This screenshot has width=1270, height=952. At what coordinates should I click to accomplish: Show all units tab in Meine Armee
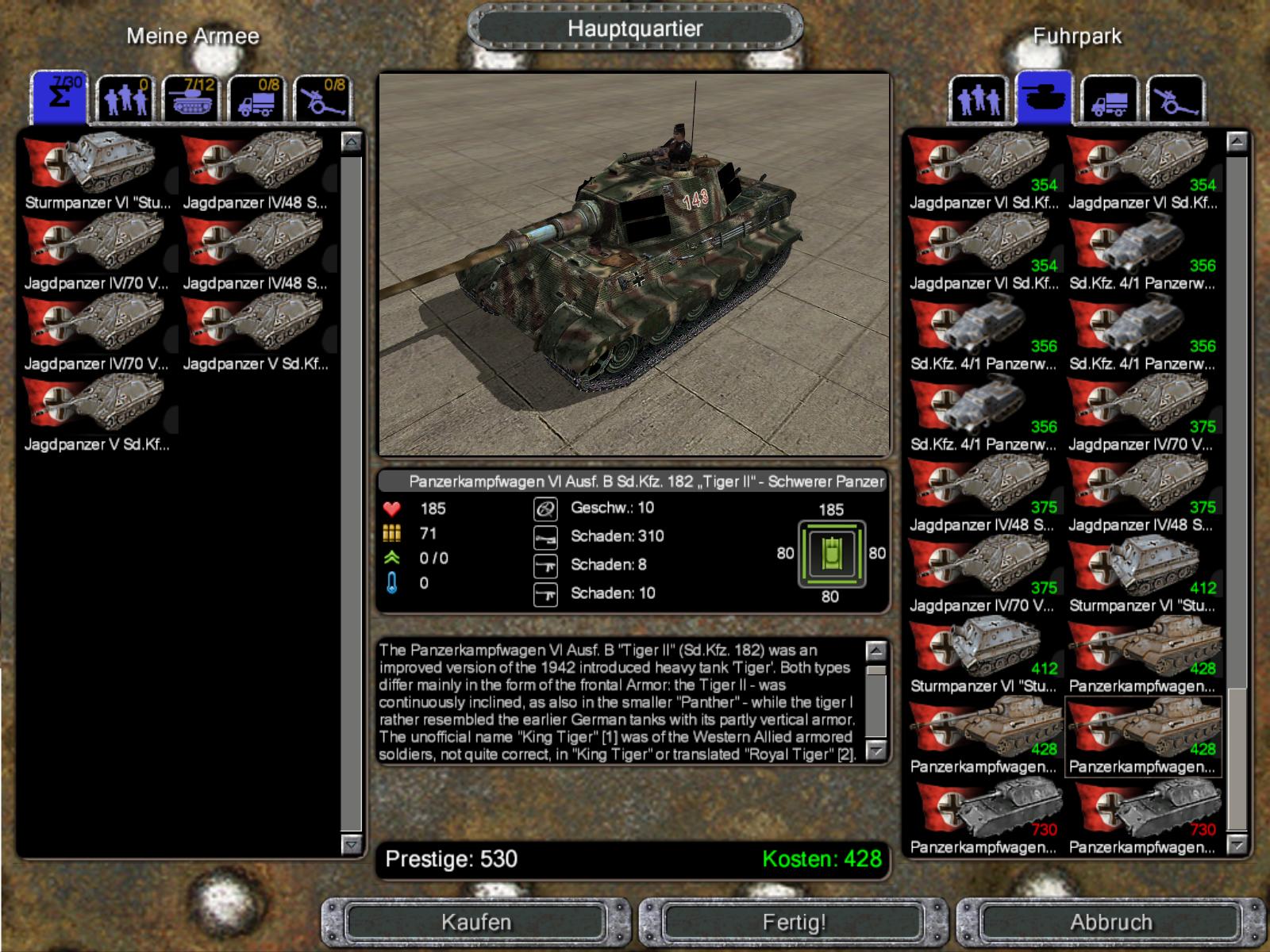coord(60,98)
